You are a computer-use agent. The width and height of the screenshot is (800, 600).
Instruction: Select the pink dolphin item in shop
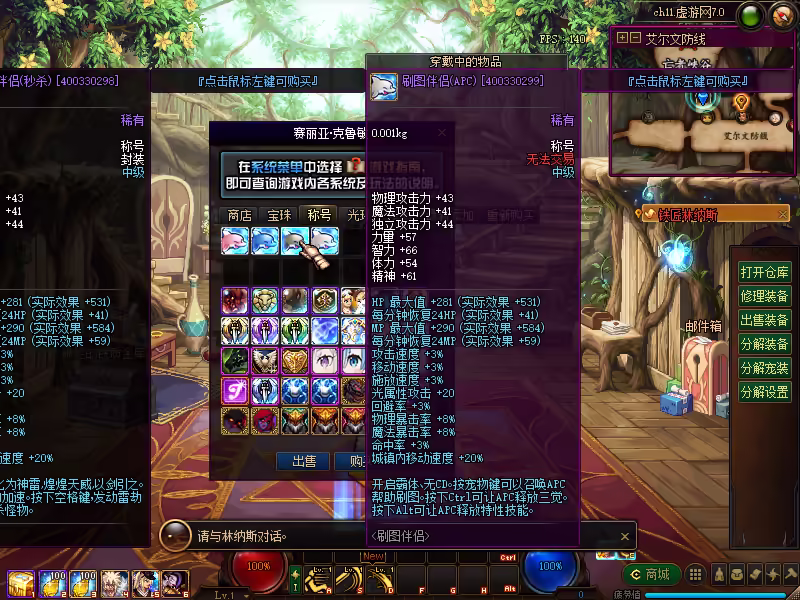[236, 241]
